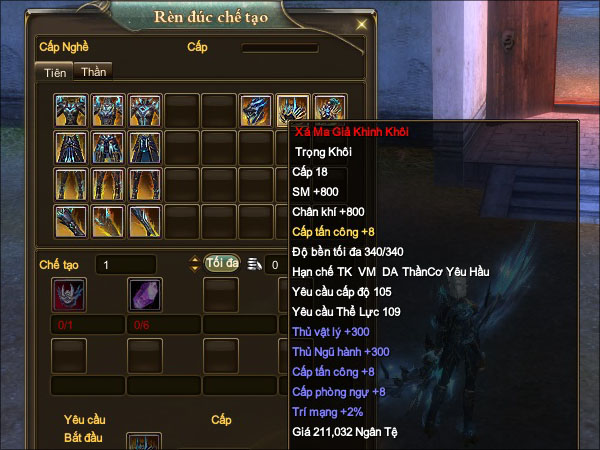Adjust quantity with the Chế tạo arrow stepper
The image size is (600, 450).
click(195, 264)
